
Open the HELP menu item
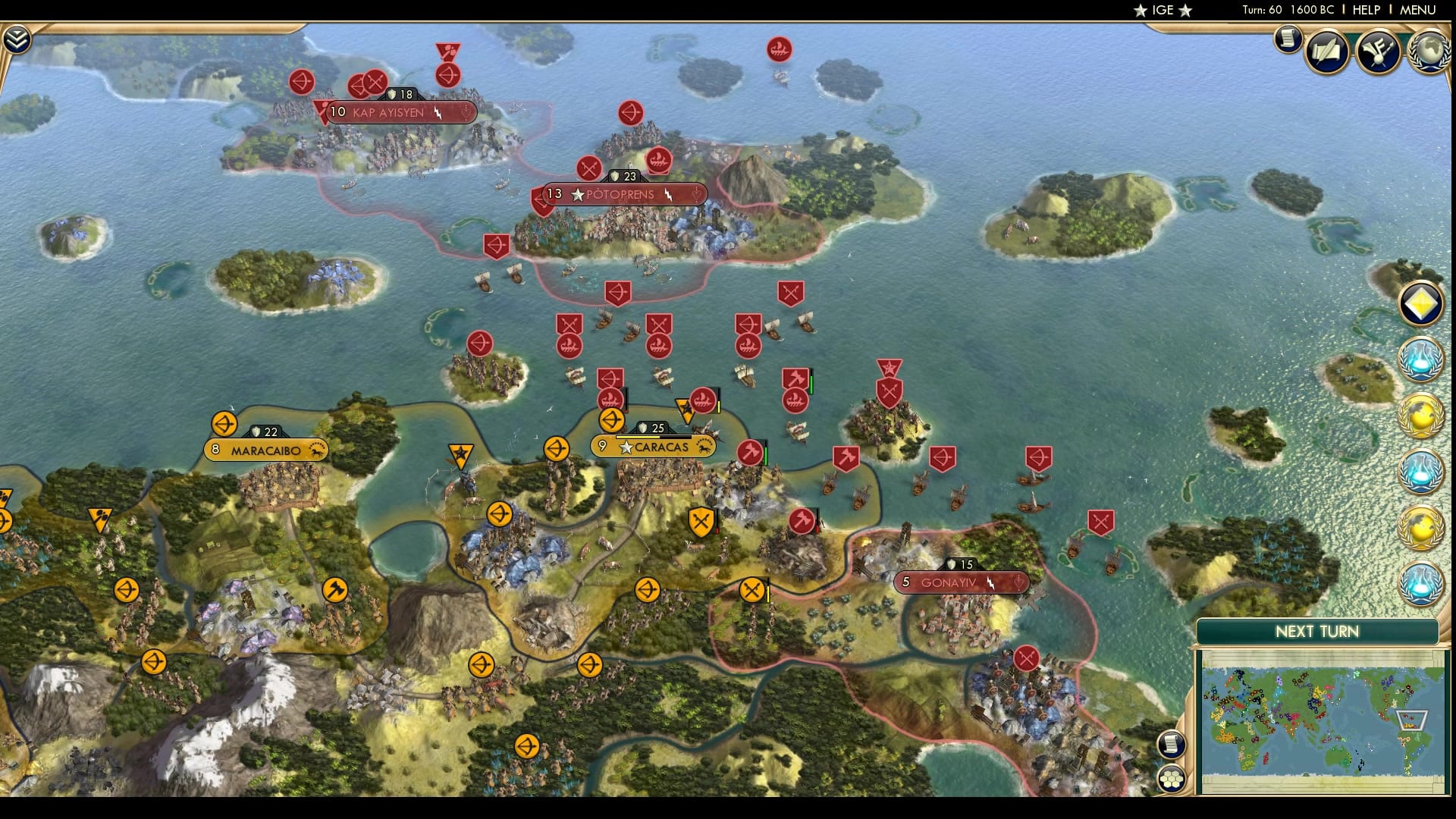coord(1366,11)
